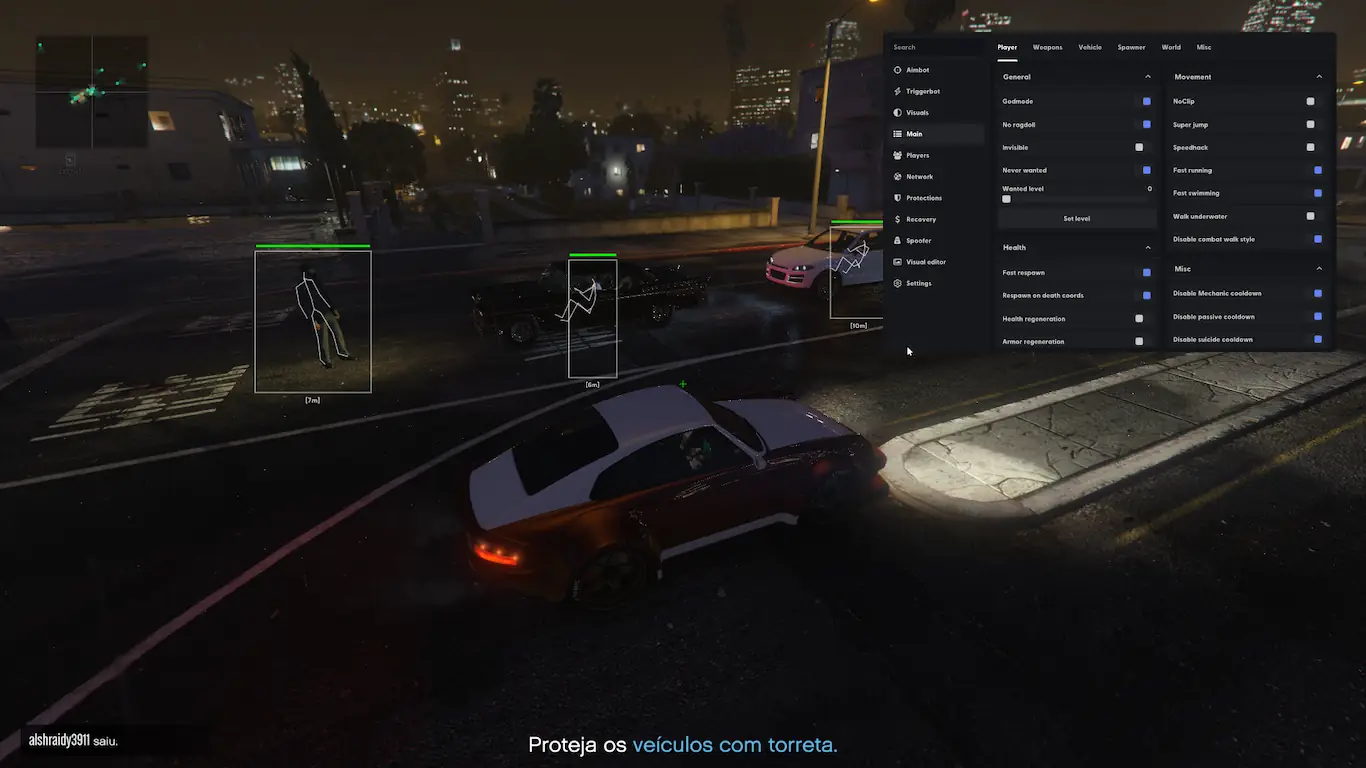Open the Spawner tab
1366x768 pixels.
(1131, 48)
